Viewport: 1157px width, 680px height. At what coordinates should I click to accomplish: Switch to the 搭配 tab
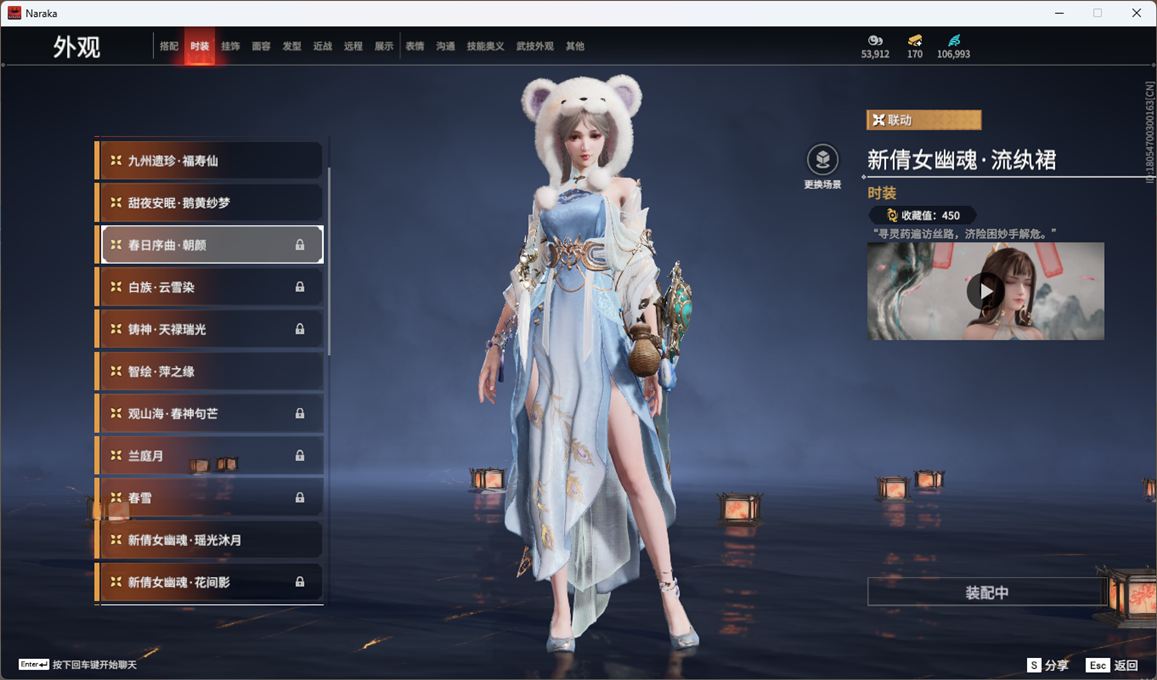pyautogui.click(x=169, y=46)
